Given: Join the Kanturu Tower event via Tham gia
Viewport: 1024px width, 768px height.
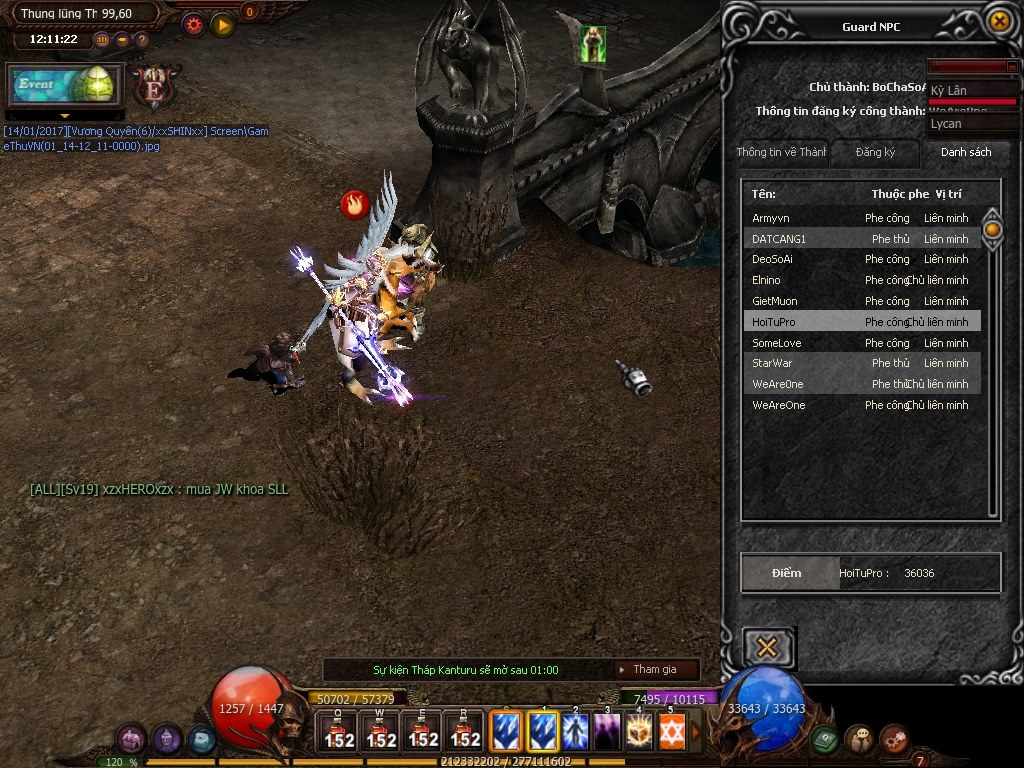Looking at the screenshot, I should [x=655, y=670].
